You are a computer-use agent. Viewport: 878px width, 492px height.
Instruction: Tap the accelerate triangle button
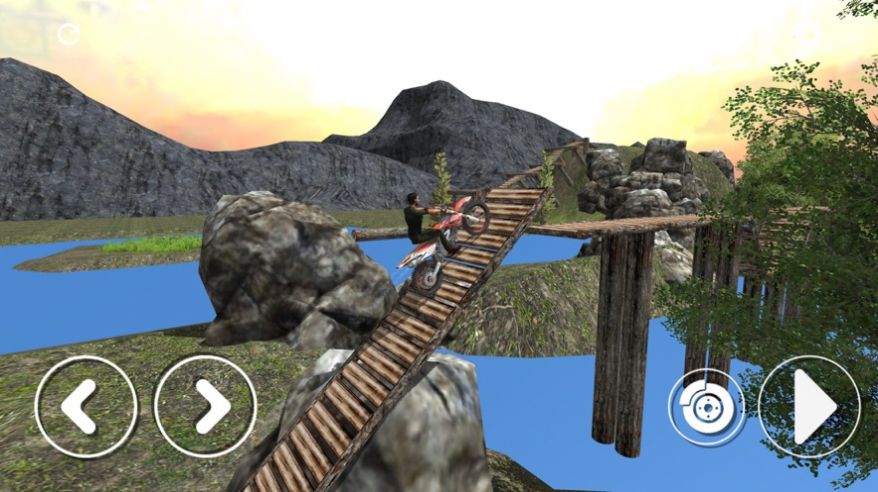pyautogui.click(x=809, y=407)
